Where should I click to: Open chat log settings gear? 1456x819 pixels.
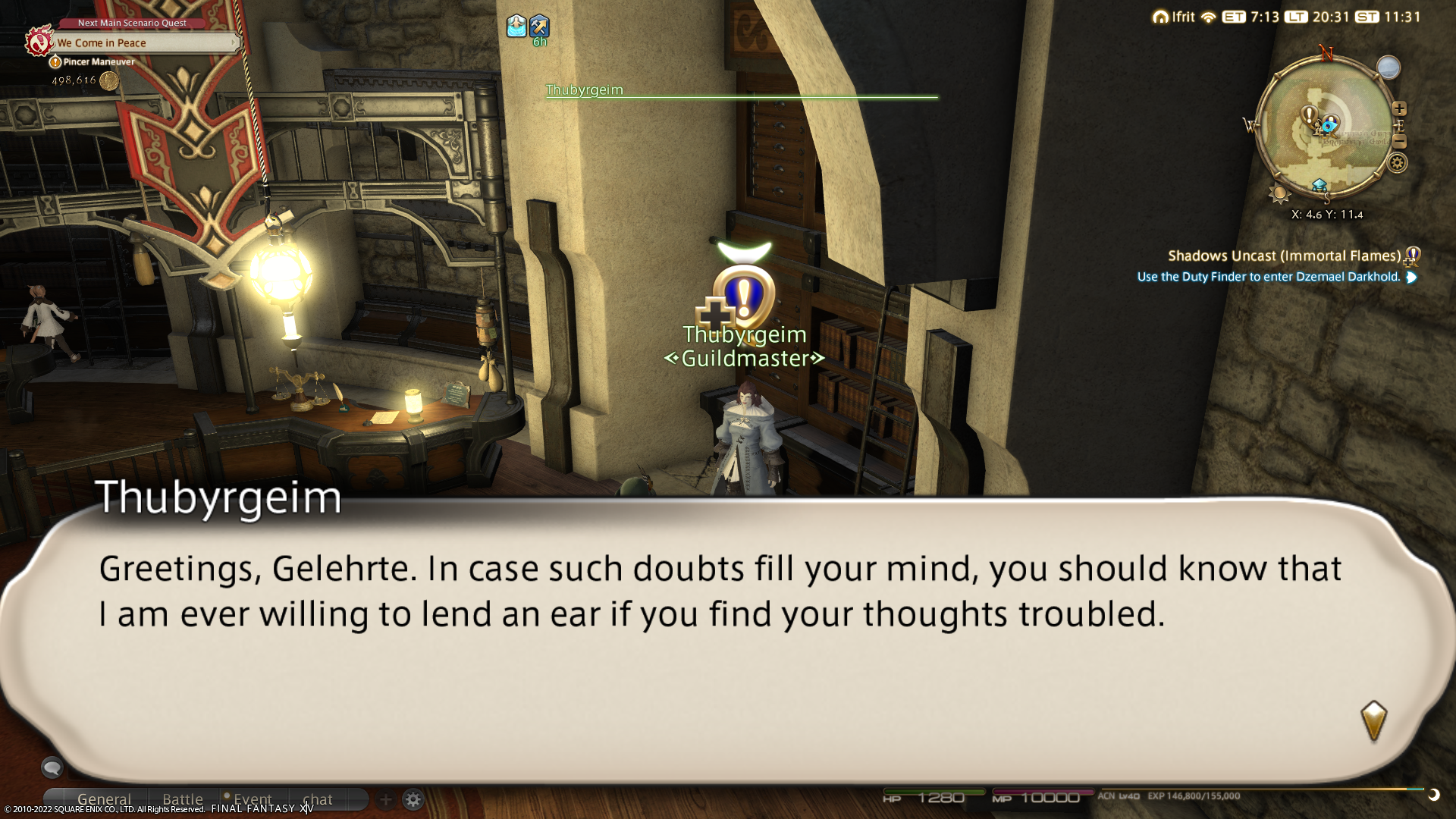click(413, 799)
